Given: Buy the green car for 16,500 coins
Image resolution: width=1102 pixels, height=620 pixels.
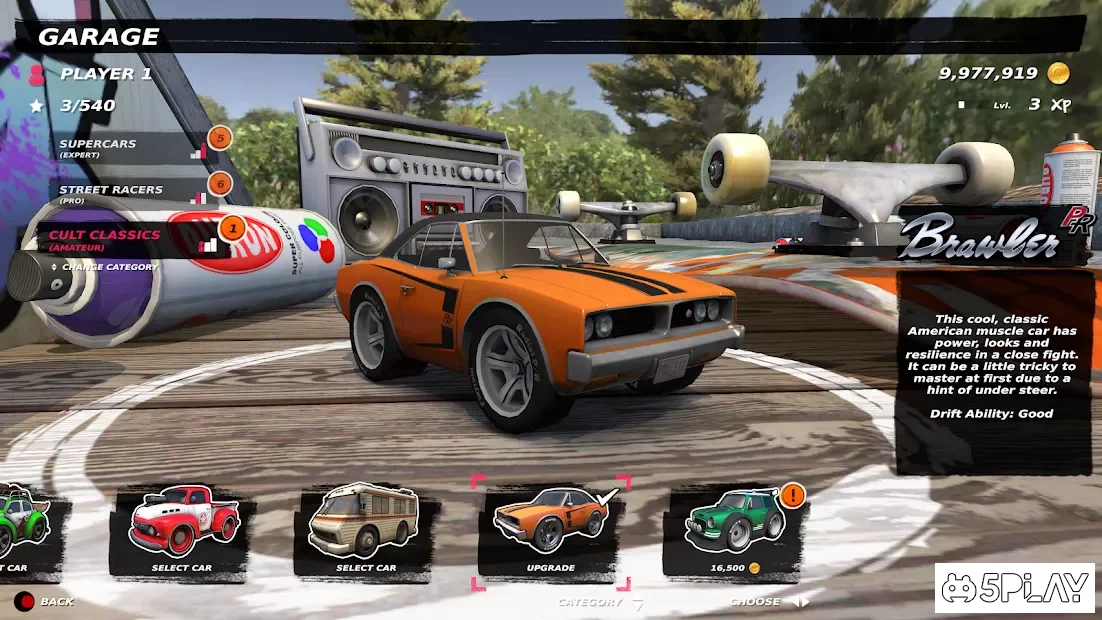Looking at the screenshot, I should click(735, 530).
